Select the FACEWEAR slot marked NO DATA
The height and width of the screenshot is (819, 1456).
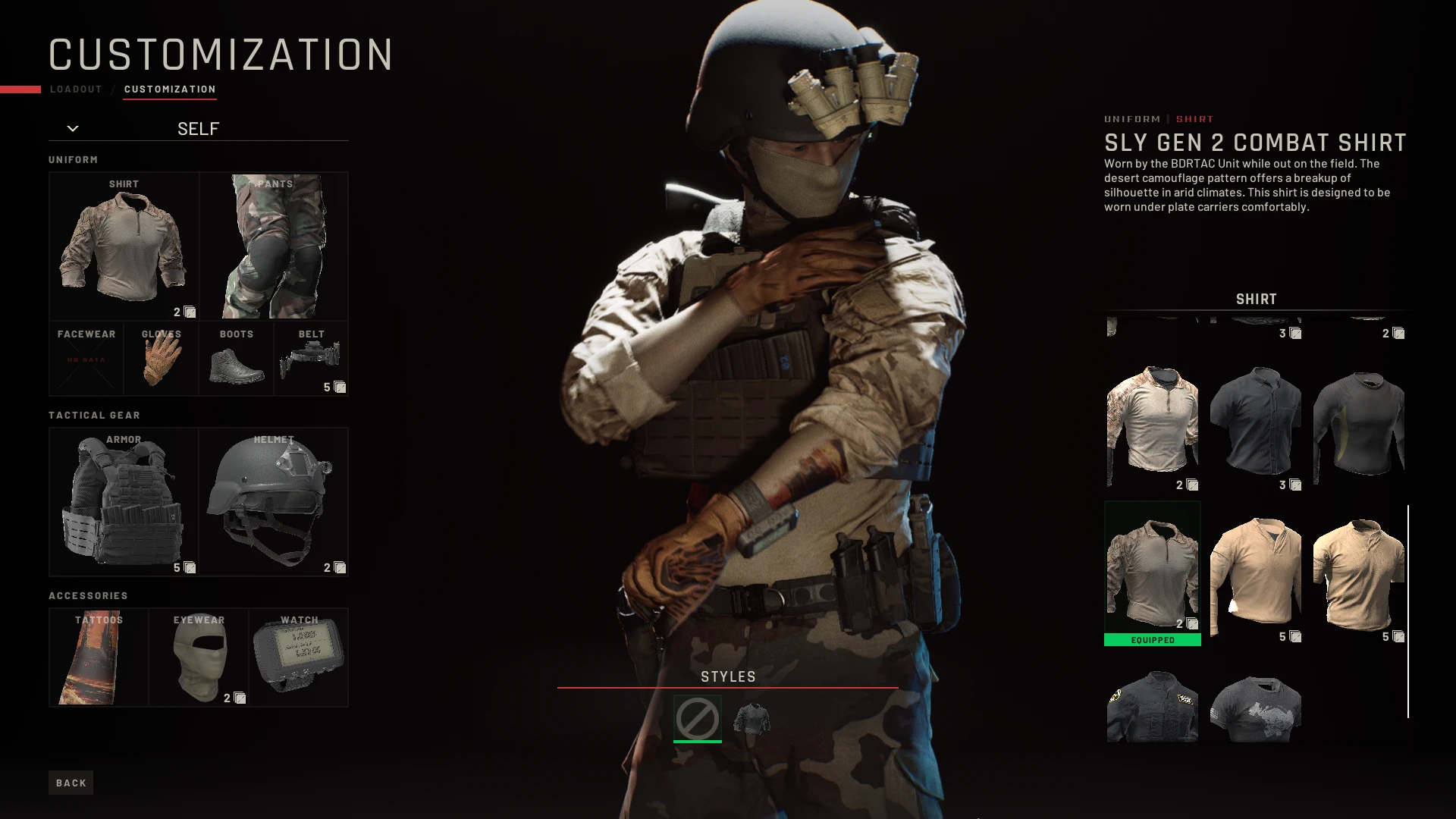tap(86, 358)
